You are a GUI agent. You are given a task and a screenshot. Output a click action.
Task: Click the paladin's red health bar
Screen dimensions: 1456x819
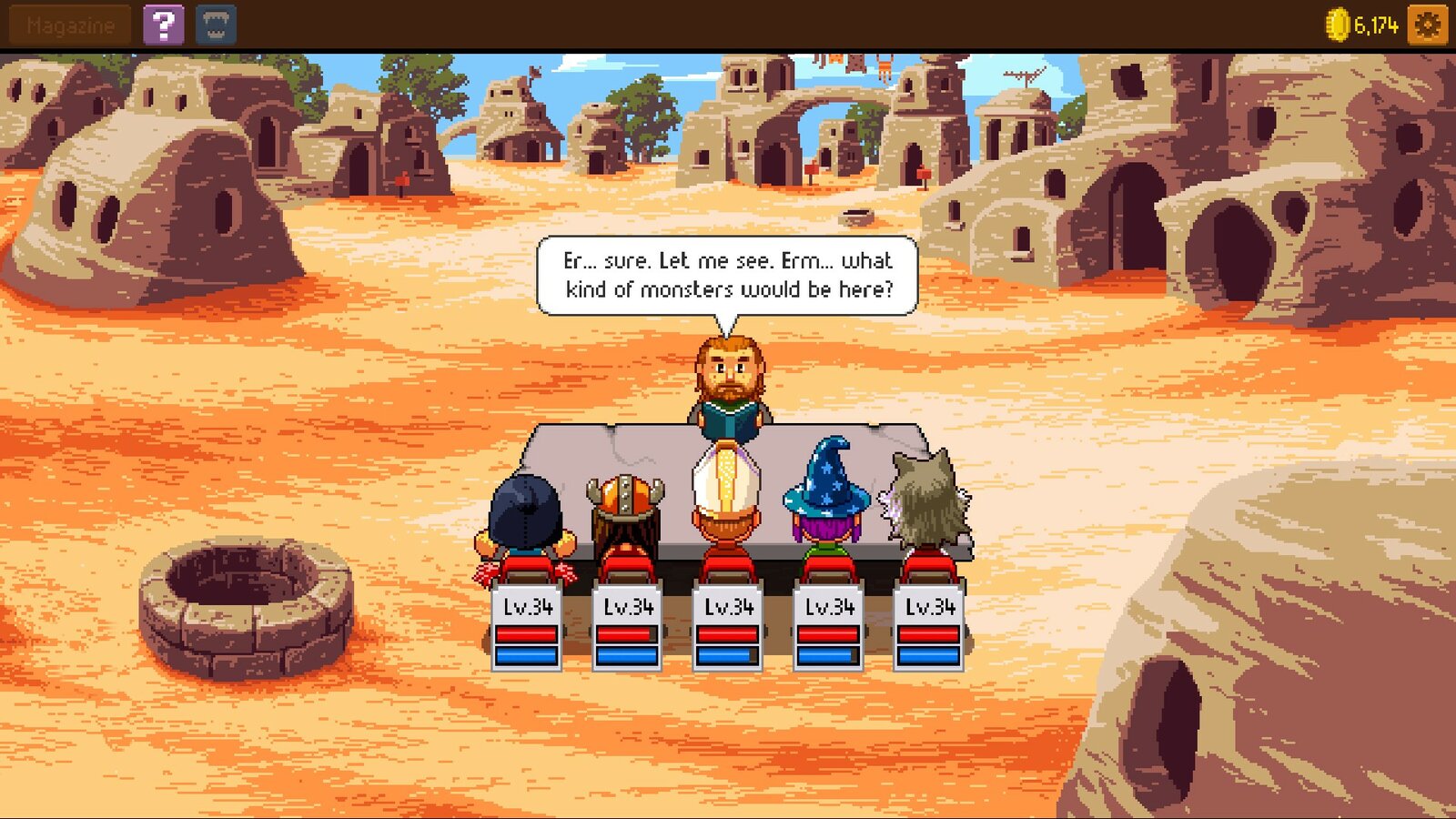(729, 634)
